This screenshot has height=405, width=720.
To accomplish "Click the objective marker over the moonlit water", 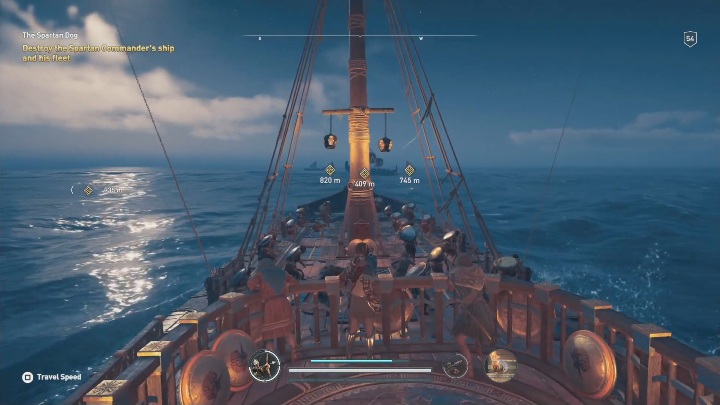I will tap(88, 189).
